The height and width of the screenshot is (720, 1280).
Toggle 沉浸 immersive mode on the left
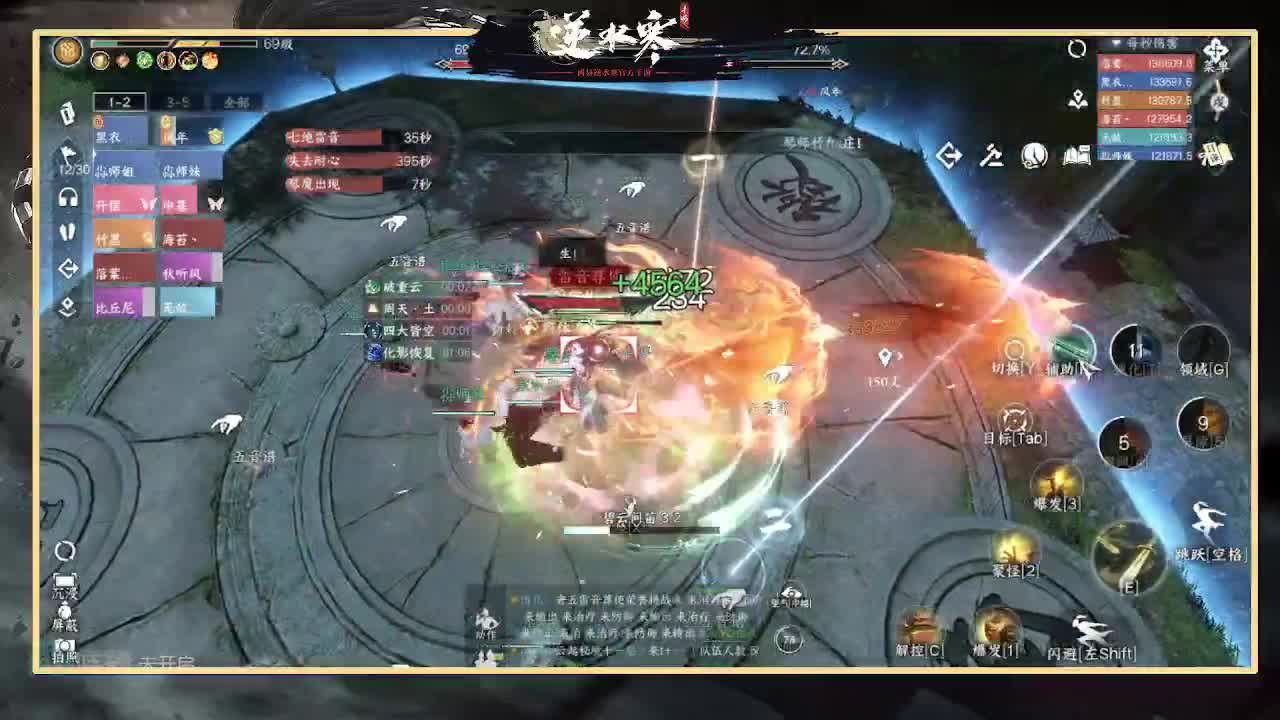[65, 578]
